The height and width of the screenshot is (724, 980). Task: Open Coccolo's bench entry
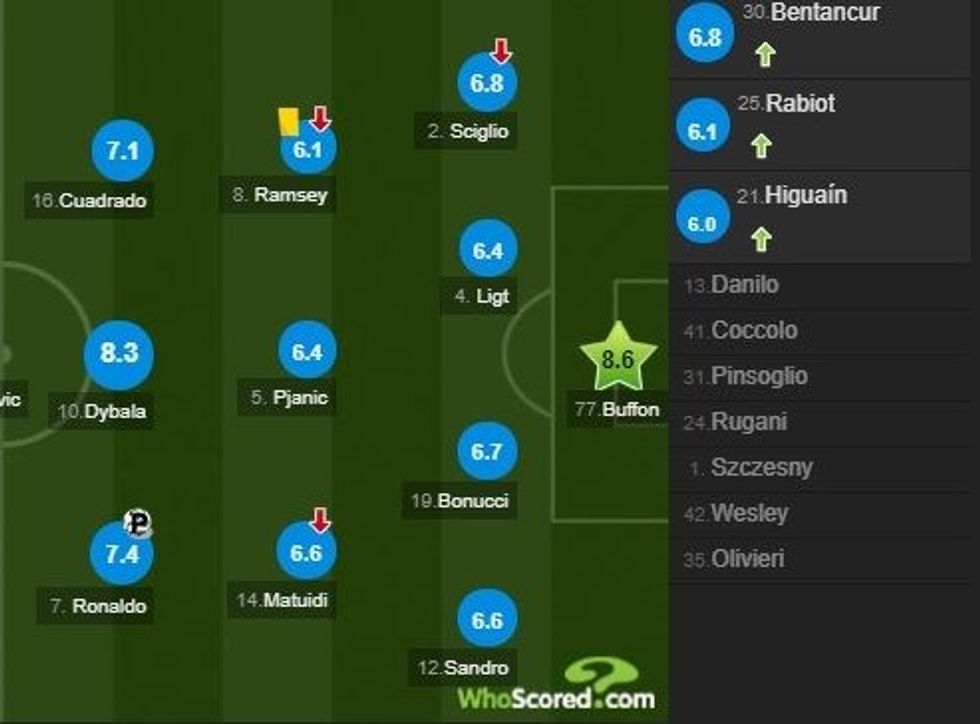(754, 331)
